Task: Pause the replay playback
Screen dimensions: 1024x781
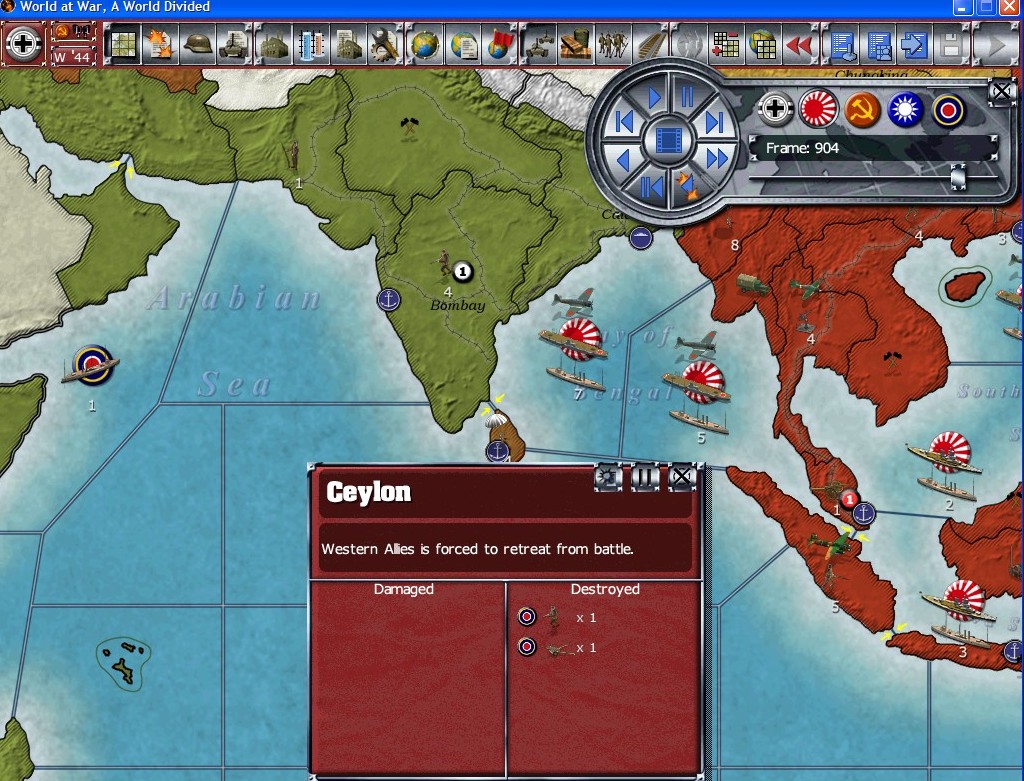Action: point(687,97)
